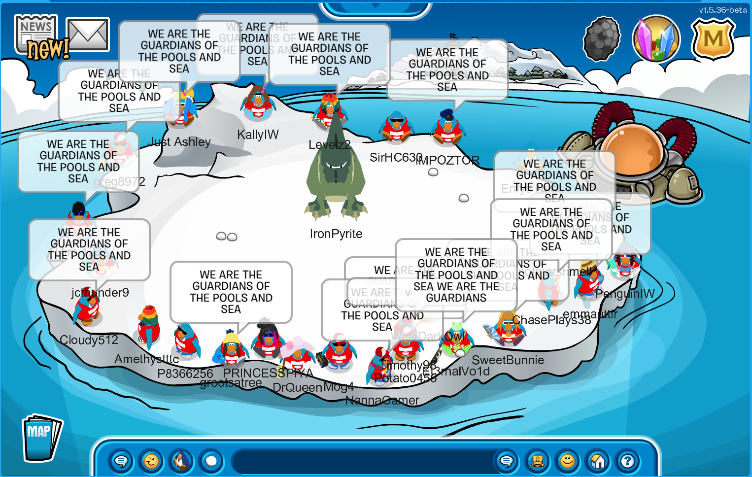Open the newspaper with the 'new!' label
This screenshot has height=477, width=752.
38,37
